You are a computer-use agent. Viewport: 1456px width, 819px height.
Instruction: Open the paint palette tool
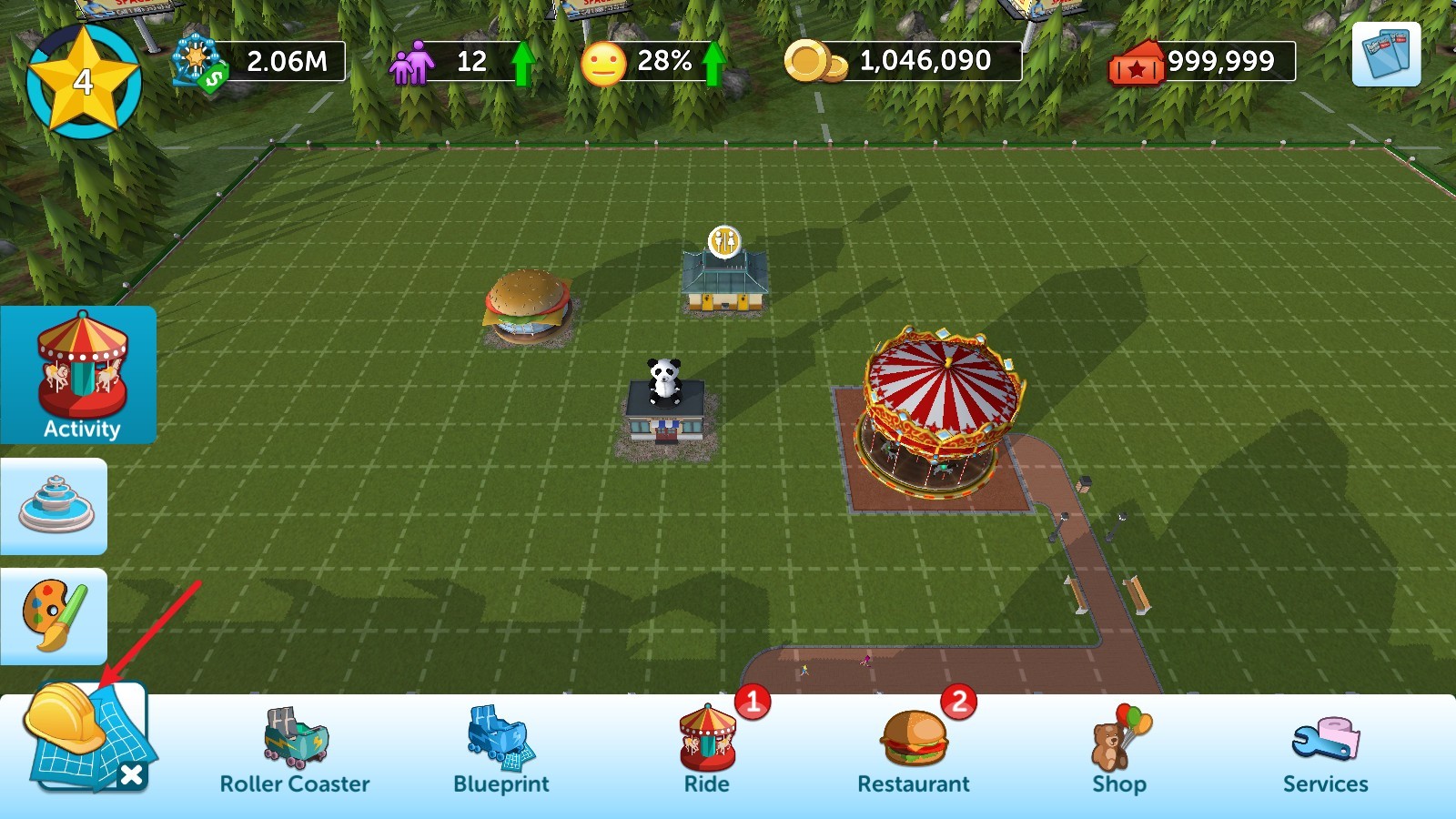pos(55,616)
